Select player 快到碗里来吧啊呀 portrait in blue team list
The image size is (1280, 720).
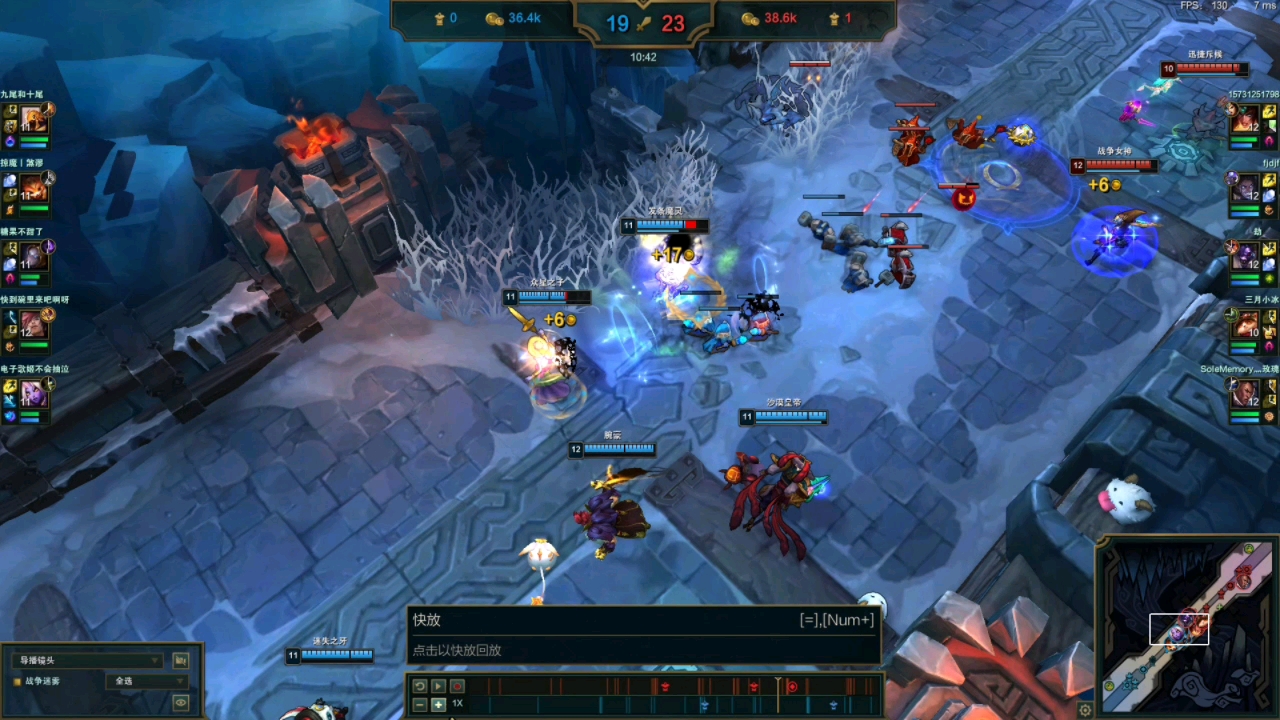pos(33,325)
